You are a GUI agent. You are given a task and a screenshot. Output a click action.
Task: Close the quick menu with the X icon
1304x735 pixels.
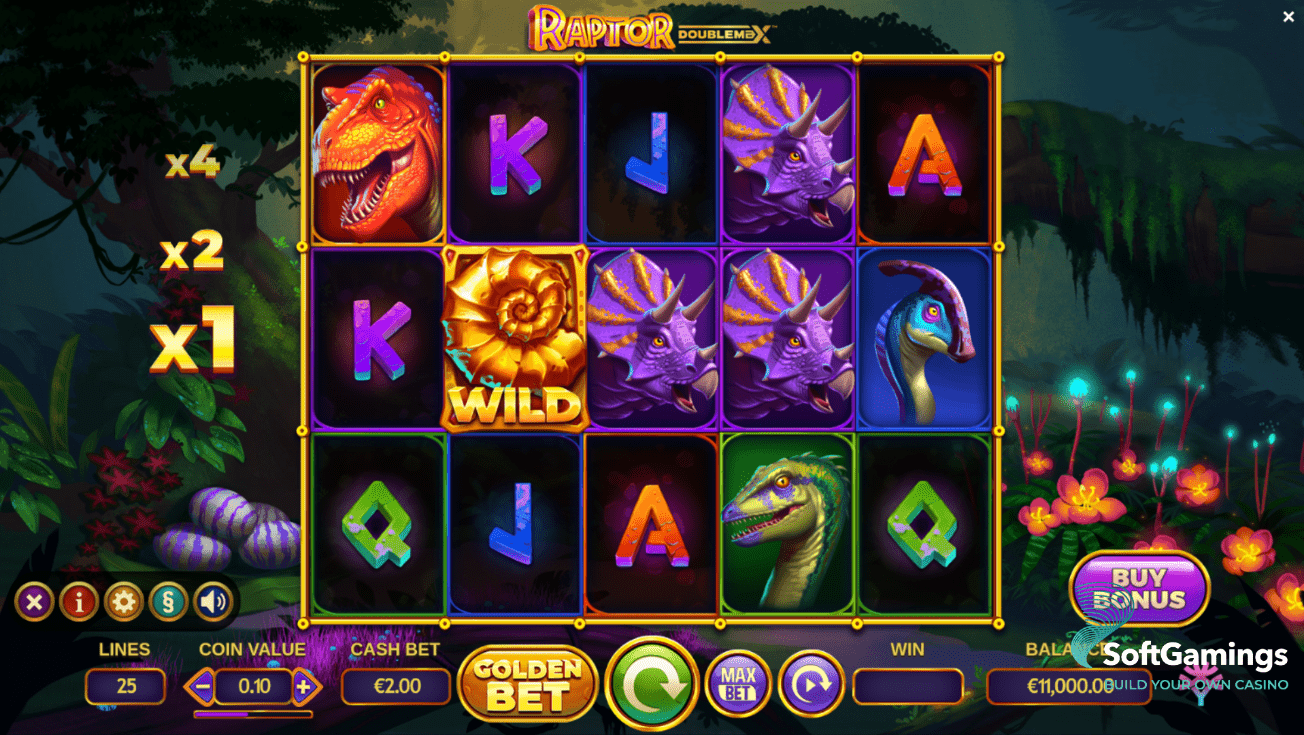(34, 602)
